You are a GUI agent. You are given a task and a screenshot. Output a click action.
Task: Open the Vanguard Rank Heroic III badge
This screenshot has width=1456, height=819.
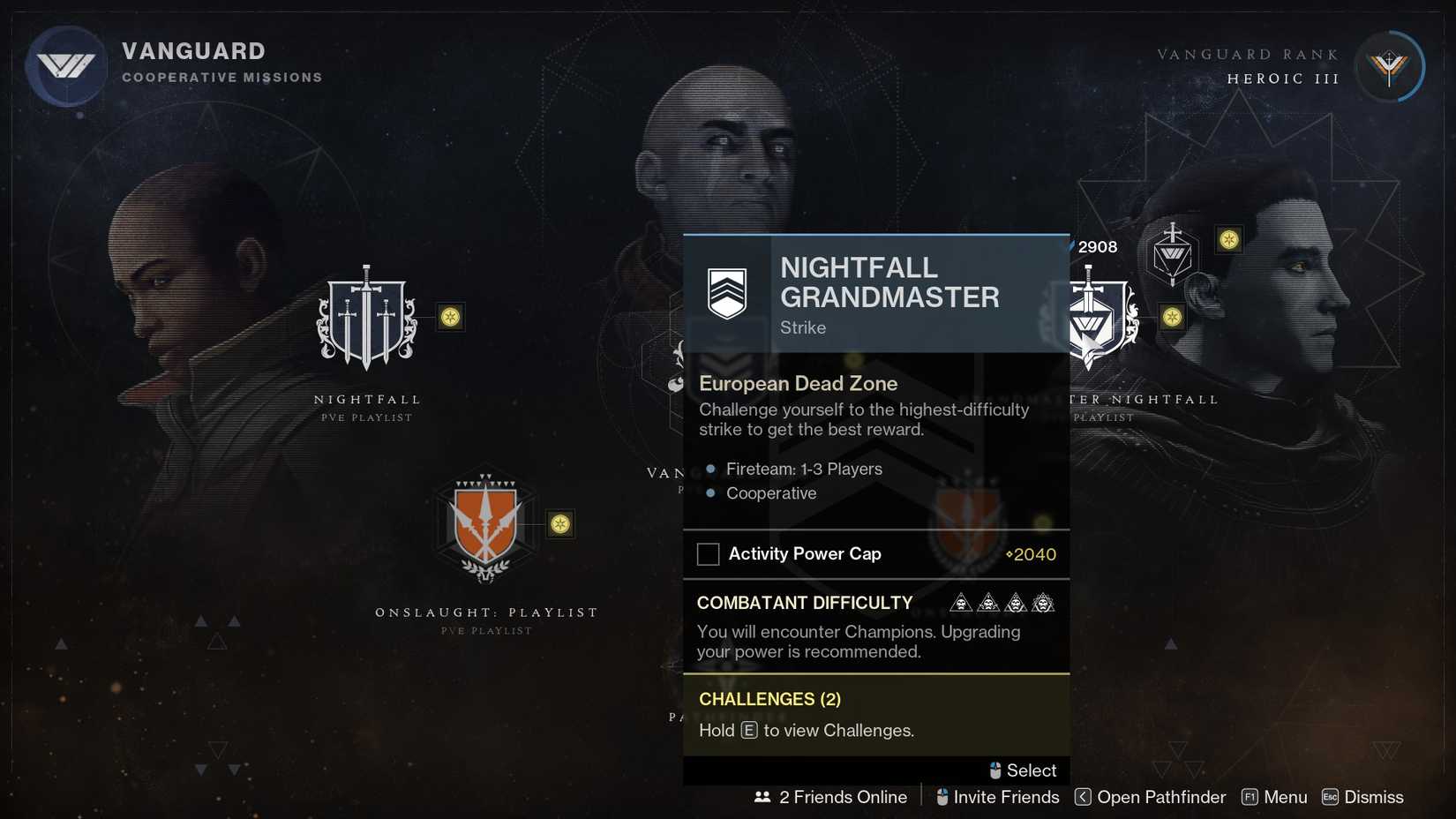click(x=1391, y=66)
